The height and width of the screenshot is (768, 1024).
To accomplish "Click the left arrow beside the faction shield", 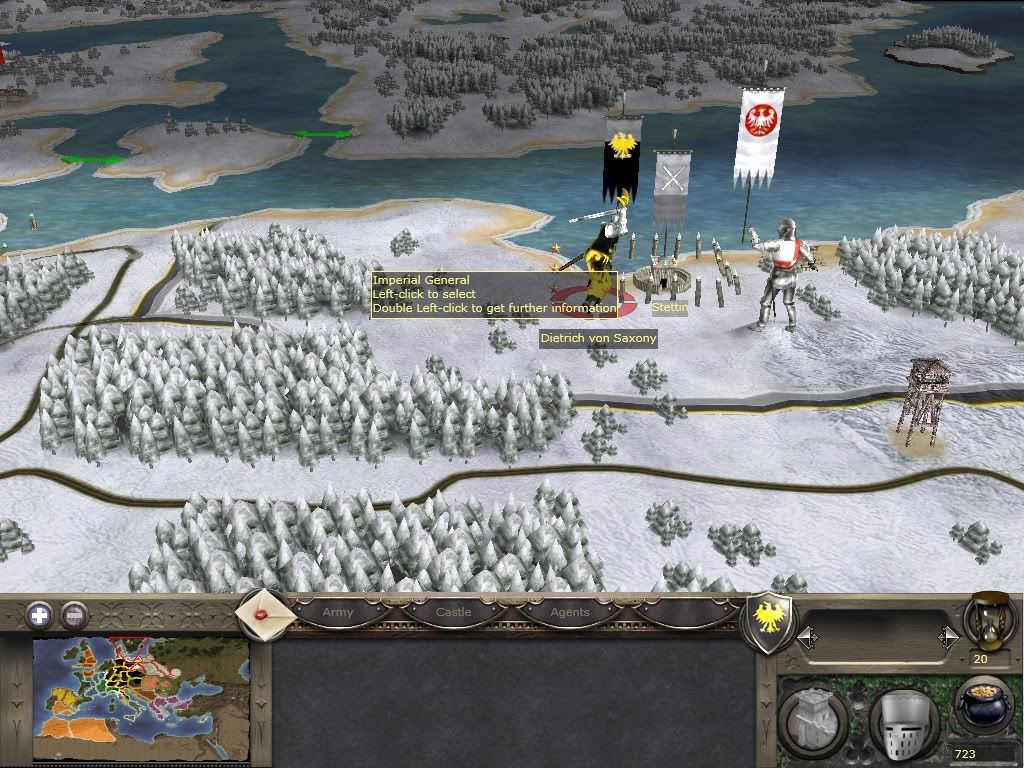I will point(806,636).
